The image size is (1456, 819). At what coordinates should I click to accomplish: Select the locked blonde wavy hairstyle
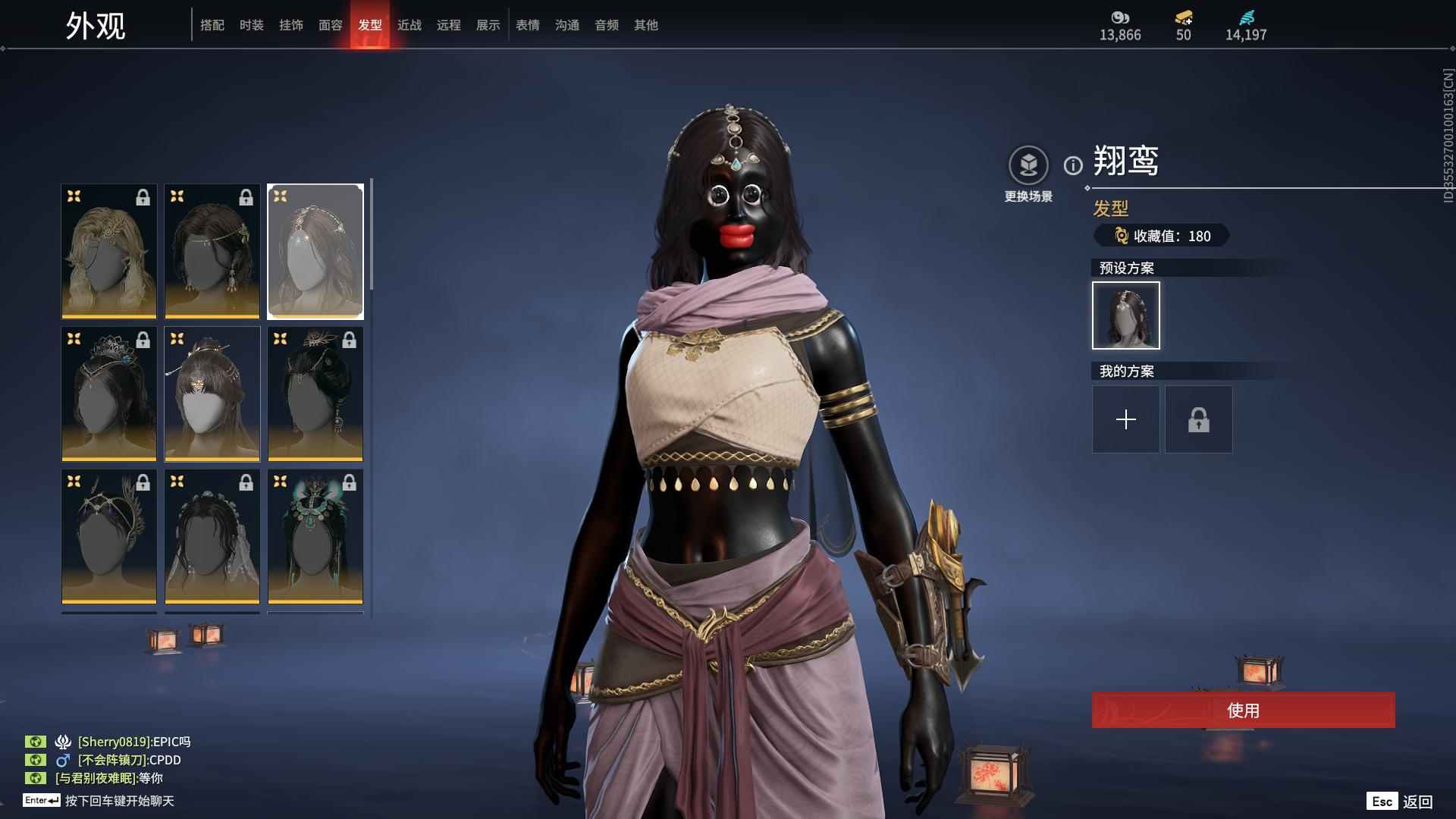coord(109,251)
